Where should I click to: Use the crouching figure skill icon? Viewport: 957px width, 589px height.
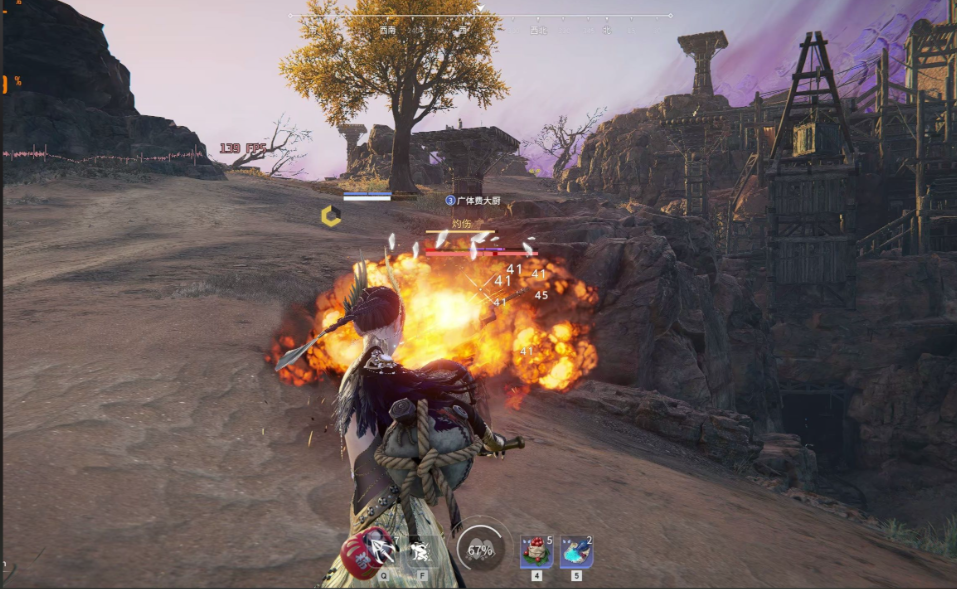pyautogui.click(x=421, y=549)
